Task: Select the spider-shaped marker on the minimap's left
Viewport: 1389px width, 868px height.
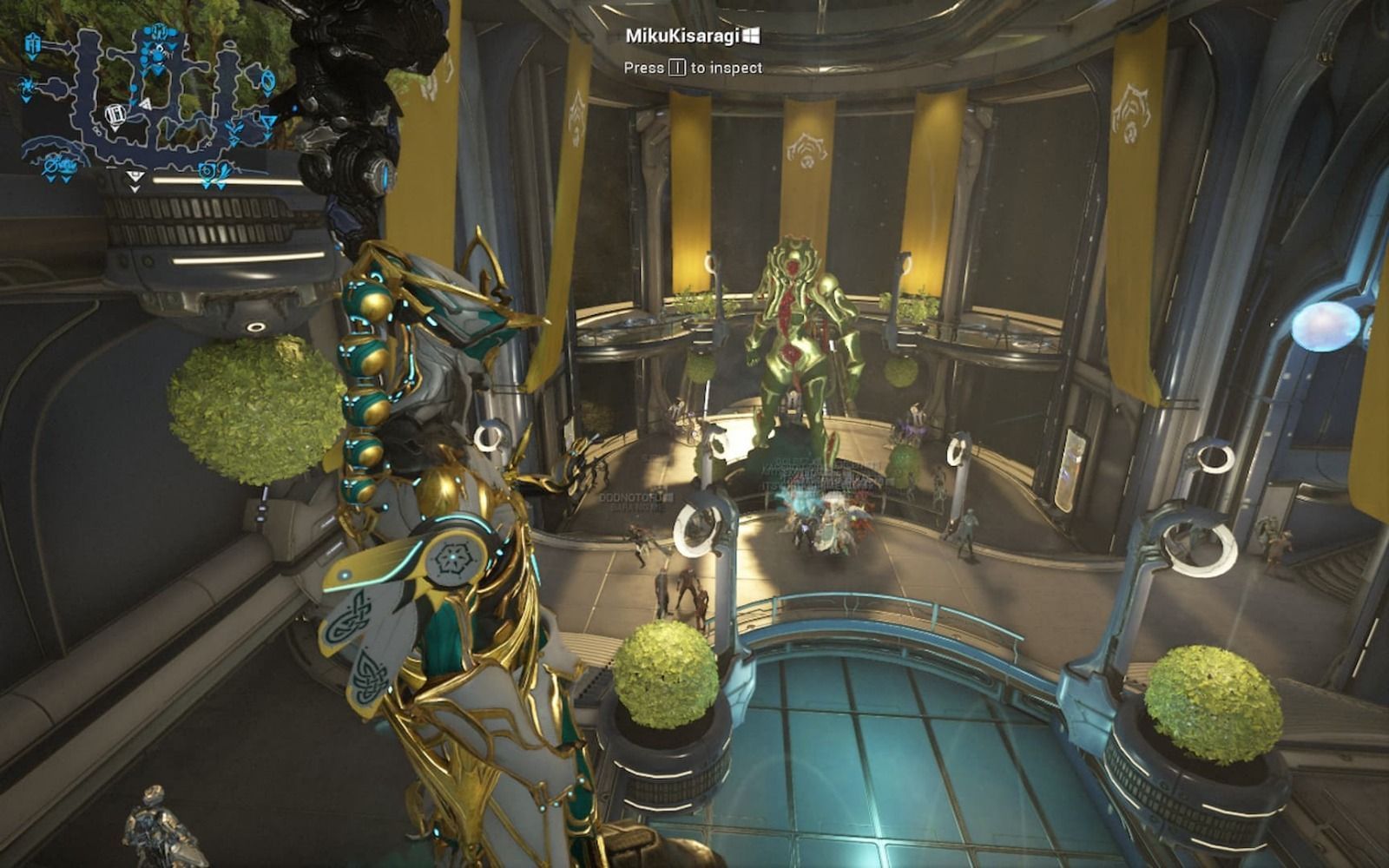Action: (x=26, y=86)
